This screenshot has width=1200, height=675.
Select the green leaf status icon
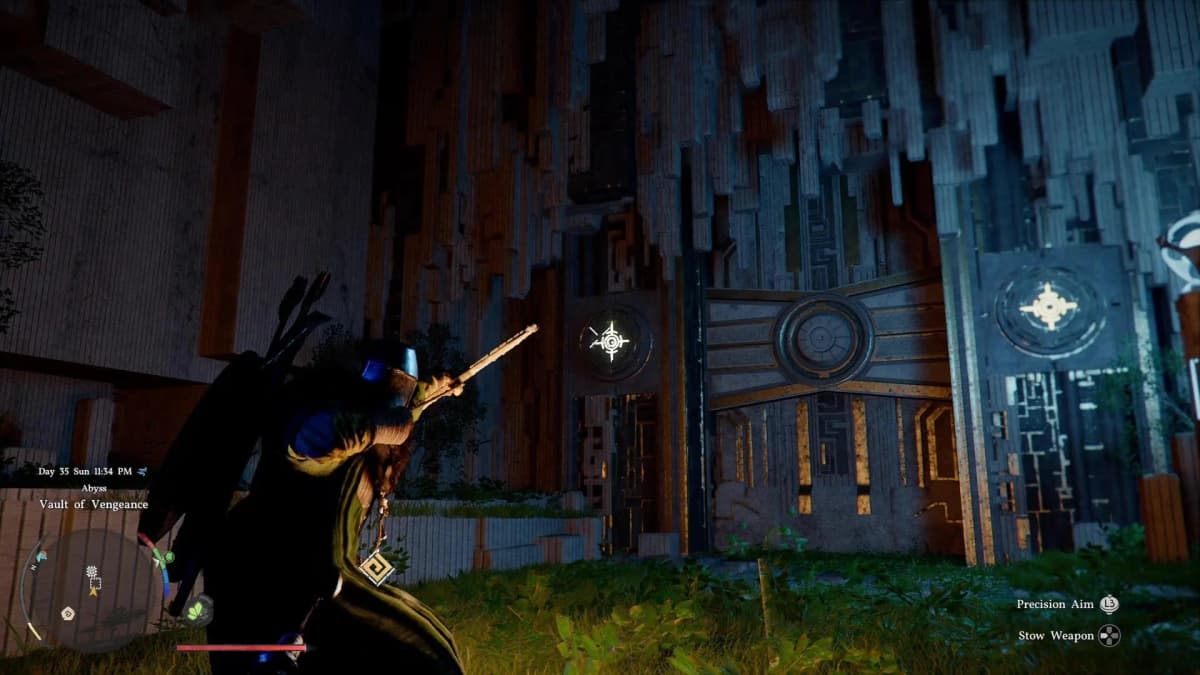196,609
